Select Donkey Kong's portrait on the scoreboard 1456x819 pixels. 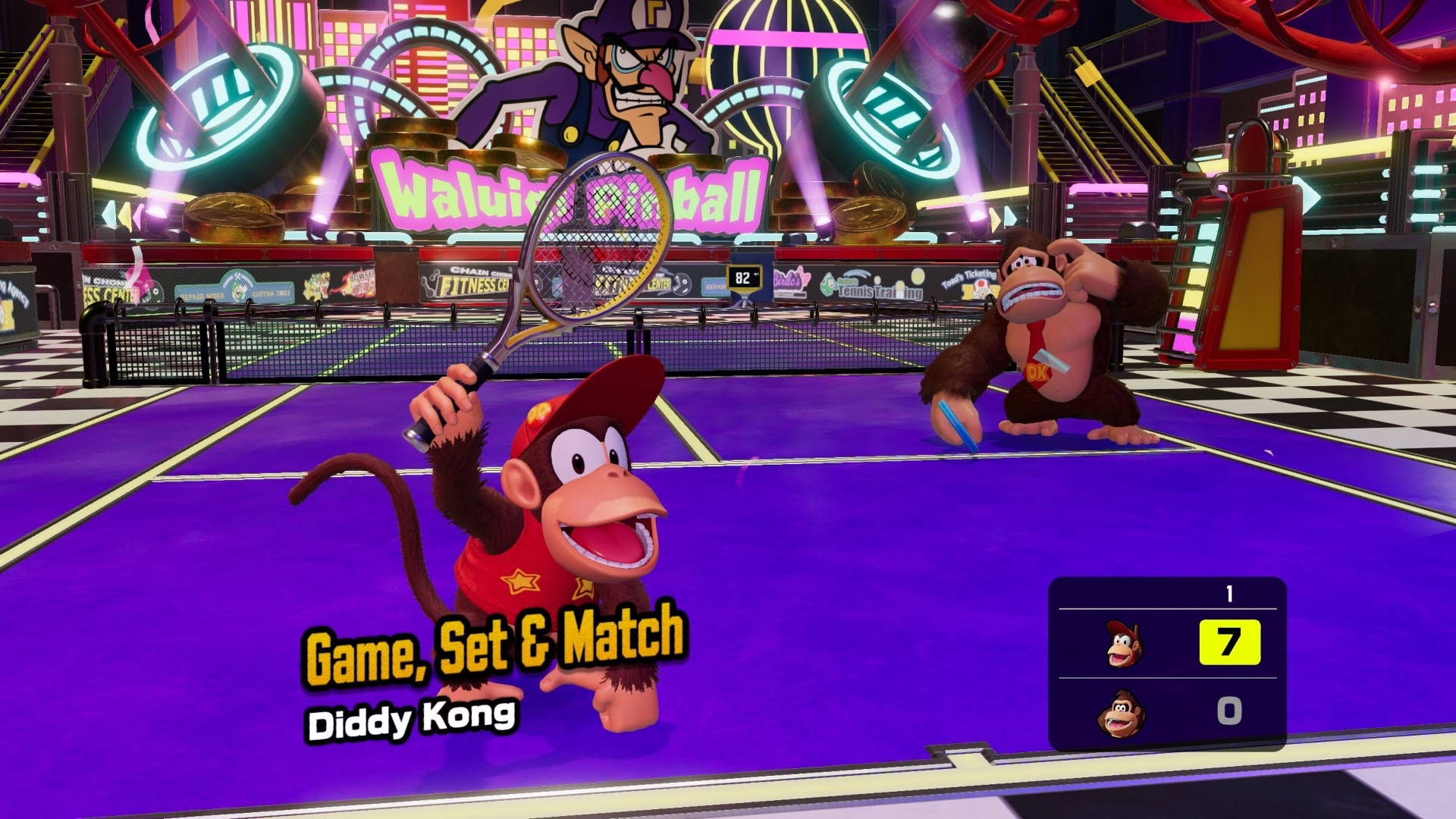click(x=1120, y=713)
